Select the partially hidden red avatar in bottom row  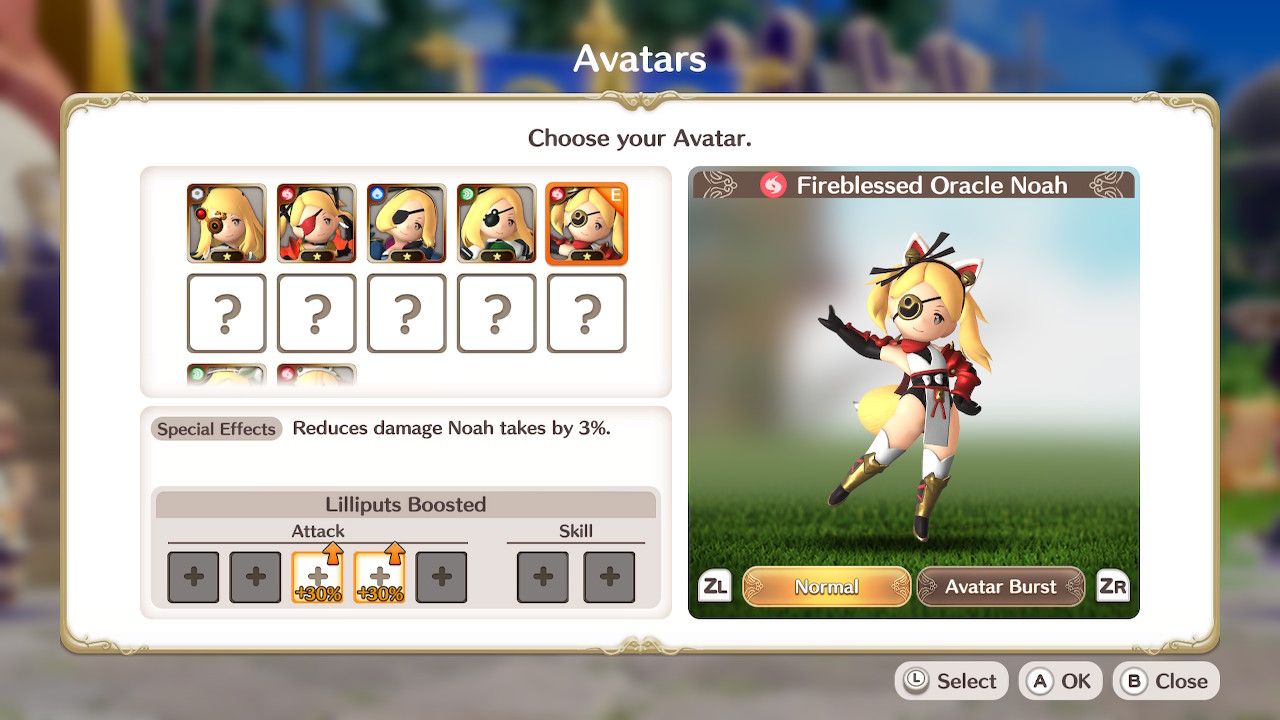coord(317,376)
